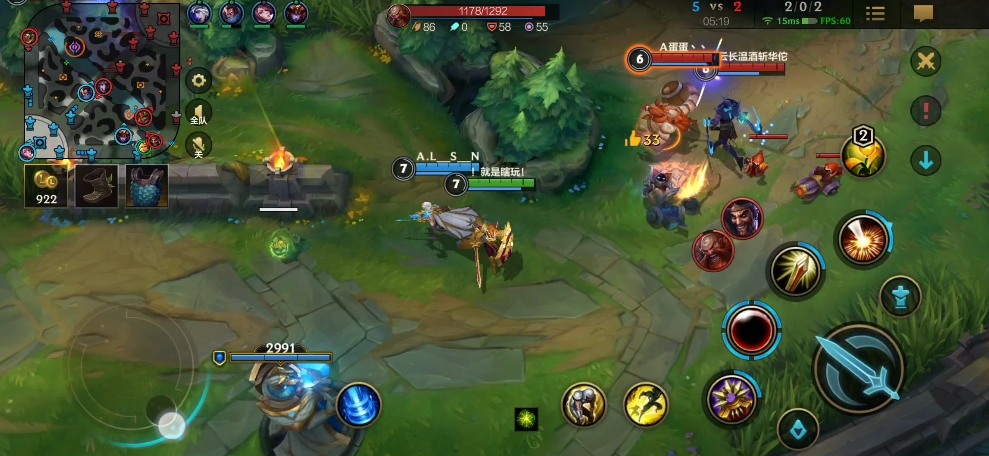
Task: Tap the minimap
Action: pos(100,80)
